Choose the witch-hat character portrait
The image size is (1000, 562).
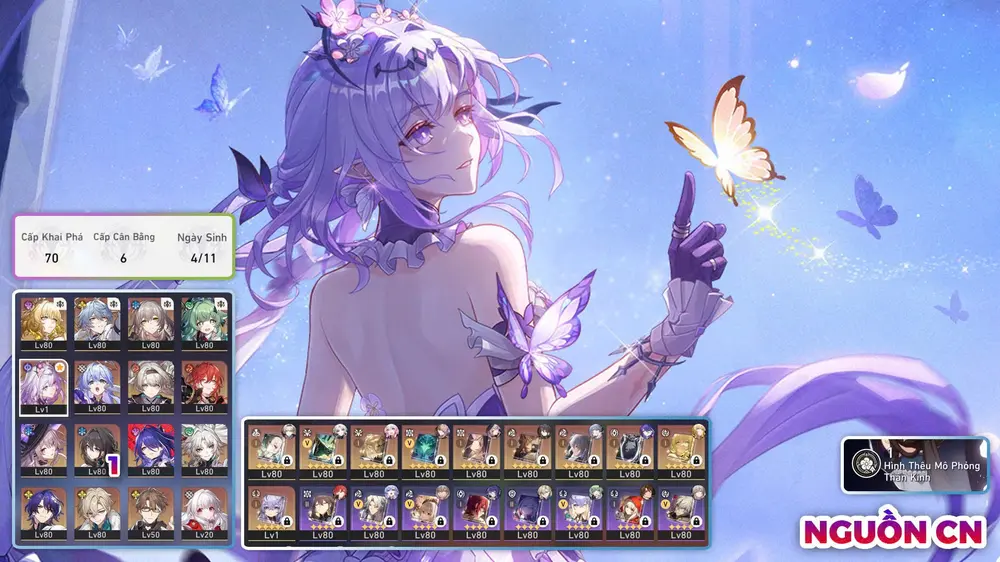coord(44,449)
